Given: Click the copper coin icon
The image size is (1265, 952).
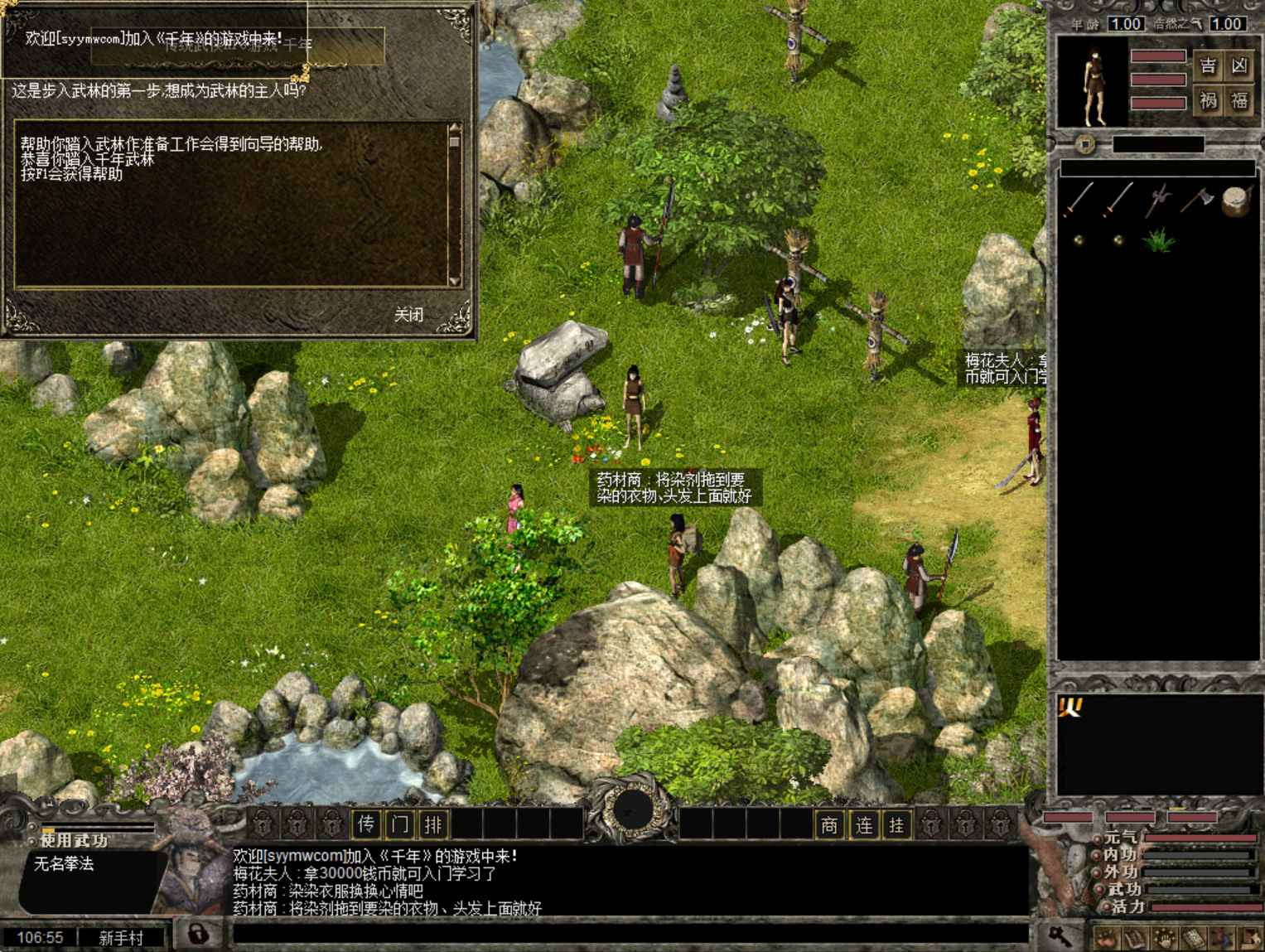Looking at the screenshot, I should coord(1085,145).
